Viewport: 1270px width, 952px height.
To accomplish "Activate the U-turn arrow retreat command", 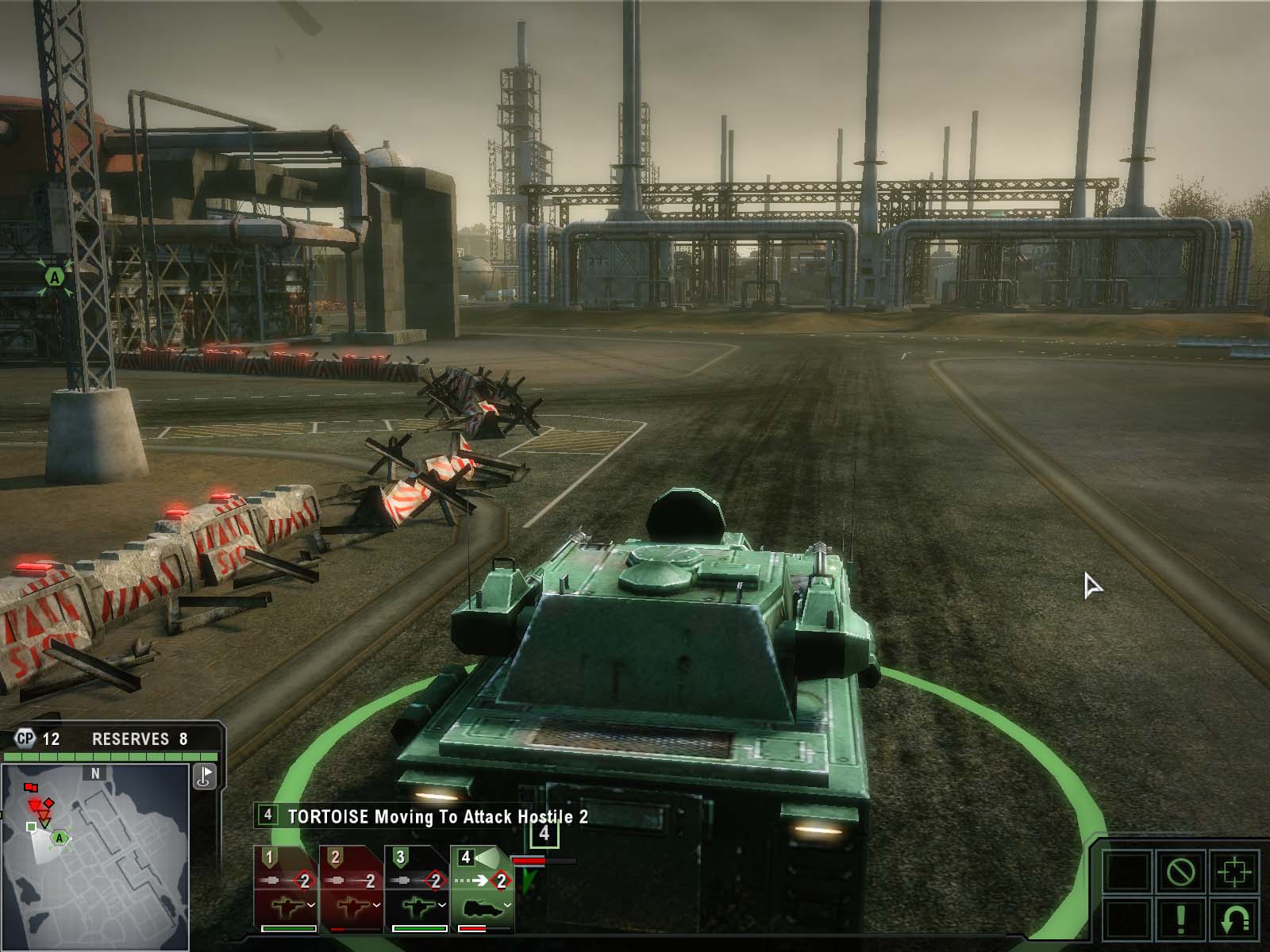I will pos(1233,920).
